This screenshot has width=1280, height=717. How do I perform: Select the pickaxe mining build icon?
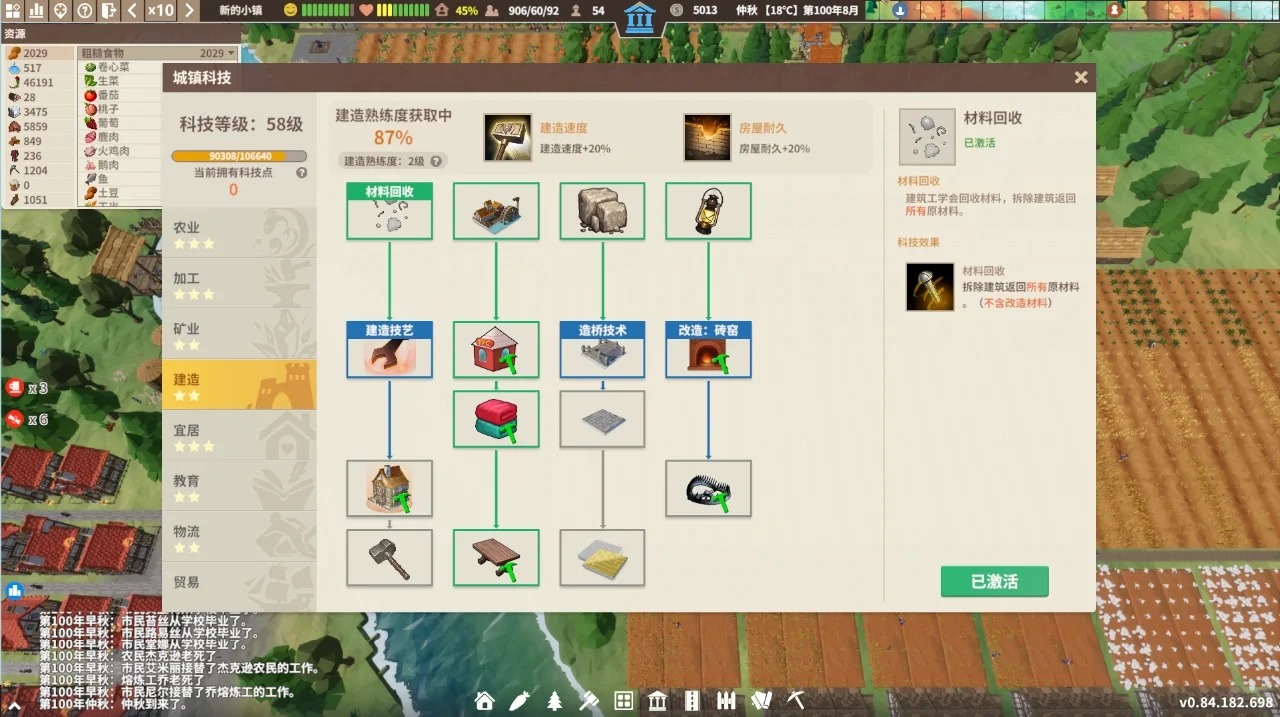point(795,701)
